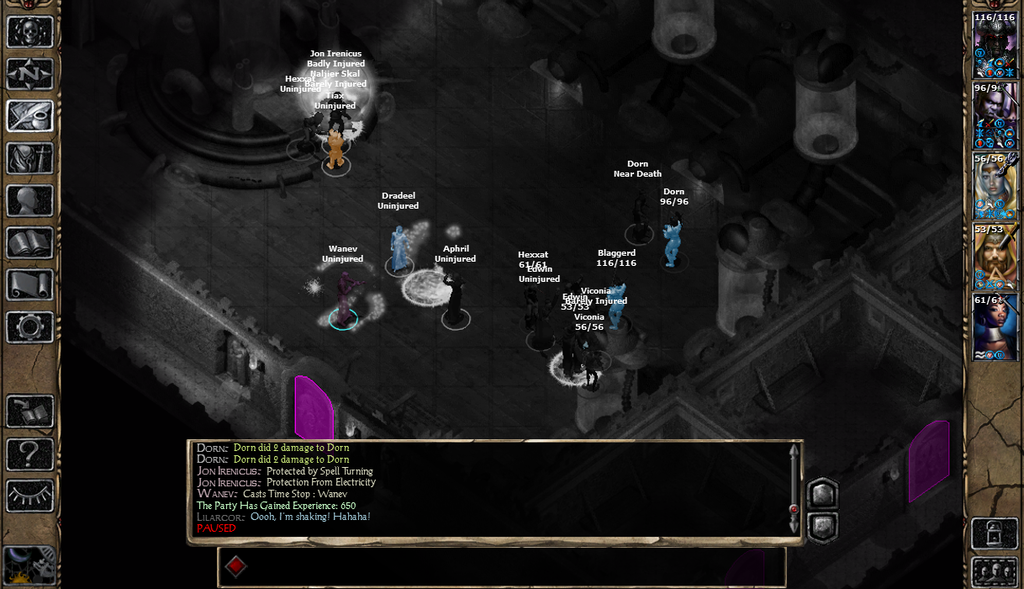Open the inventory screen button
1024x589 pixels.
(x=30, y=158)
